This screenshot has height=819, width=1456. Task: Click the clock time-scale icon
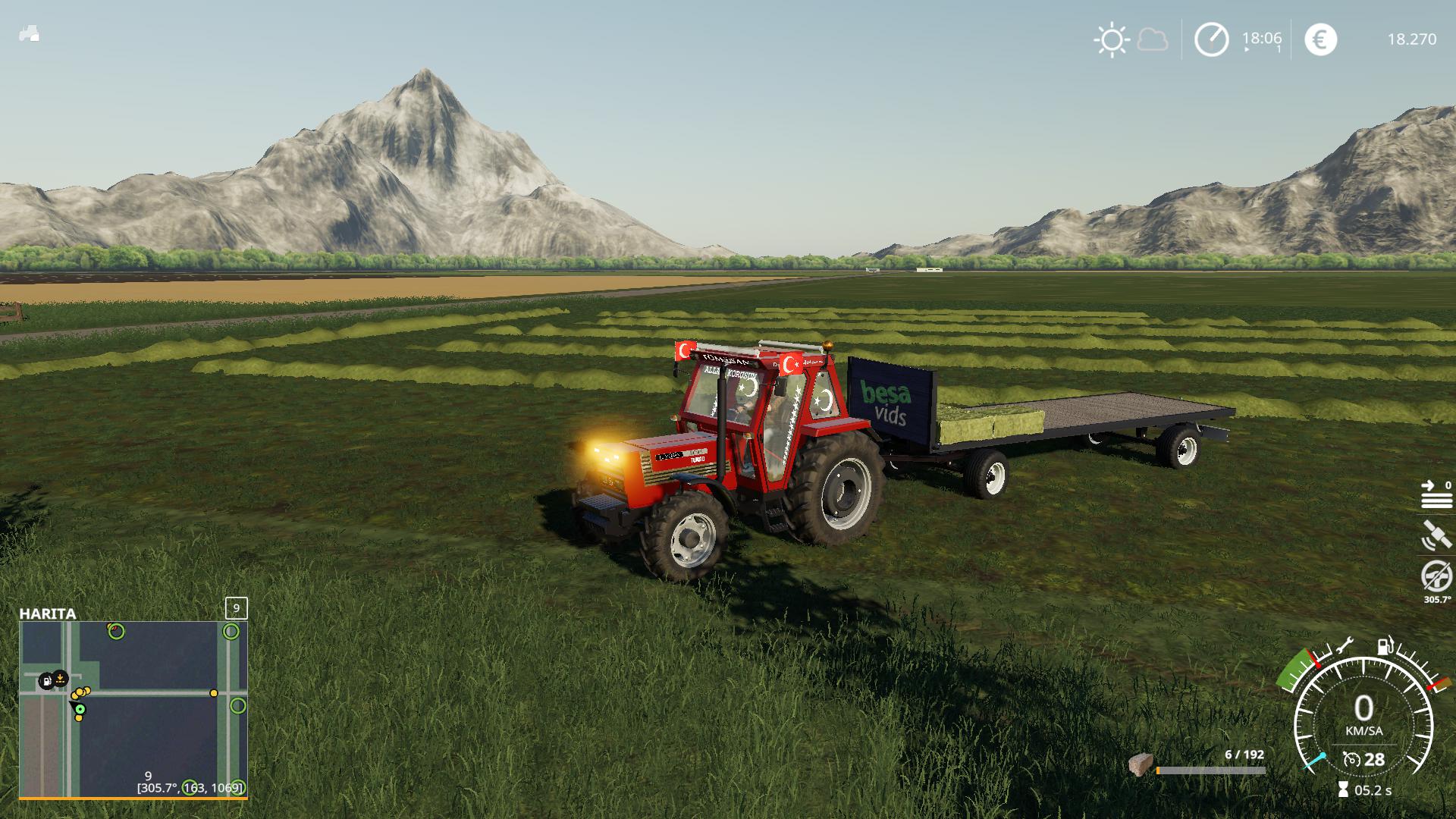click(1211, 39)
